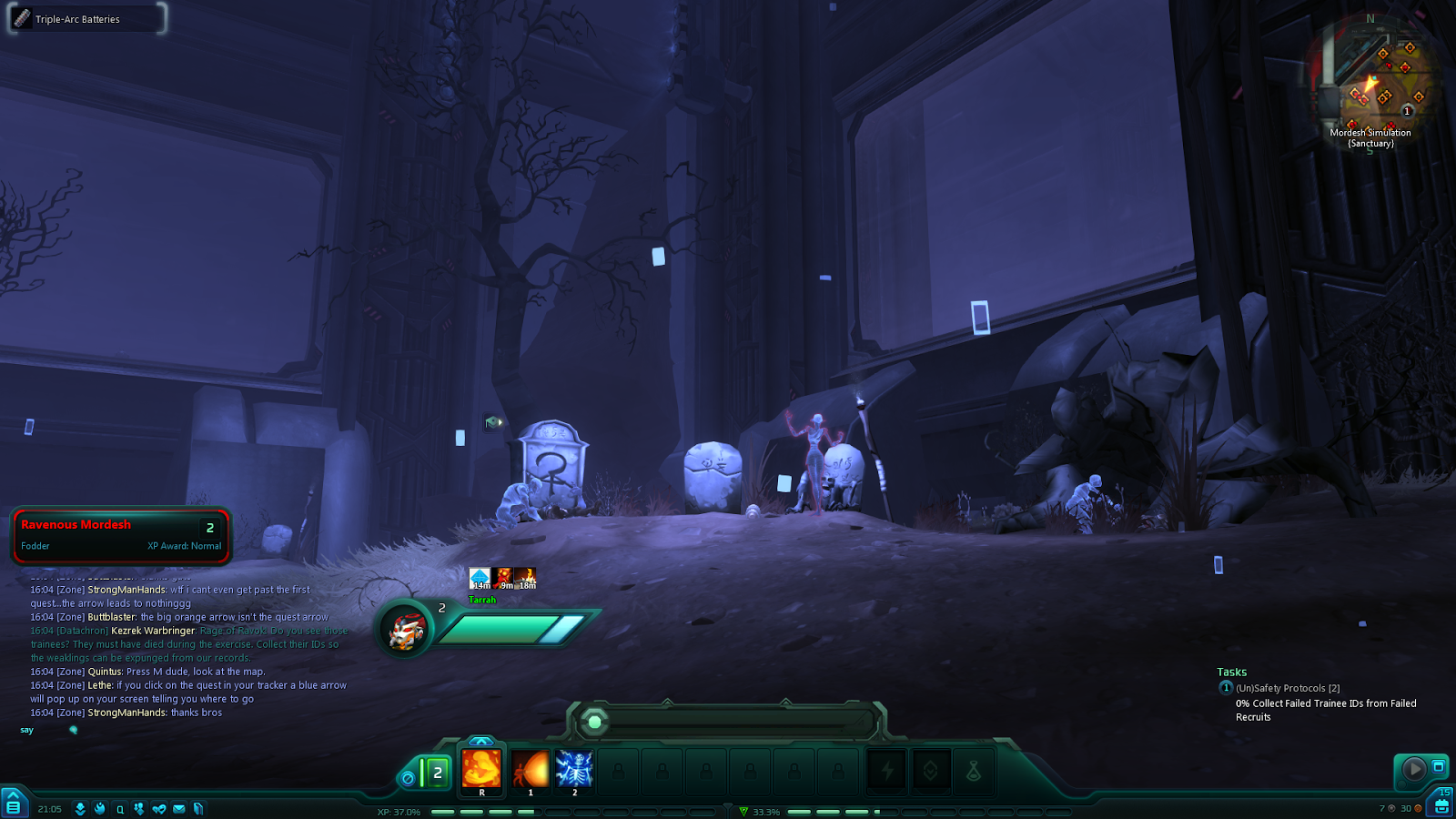Open the social heart icon in toolbar
The image size is (1456, 819).
click(x=159, y=809)
